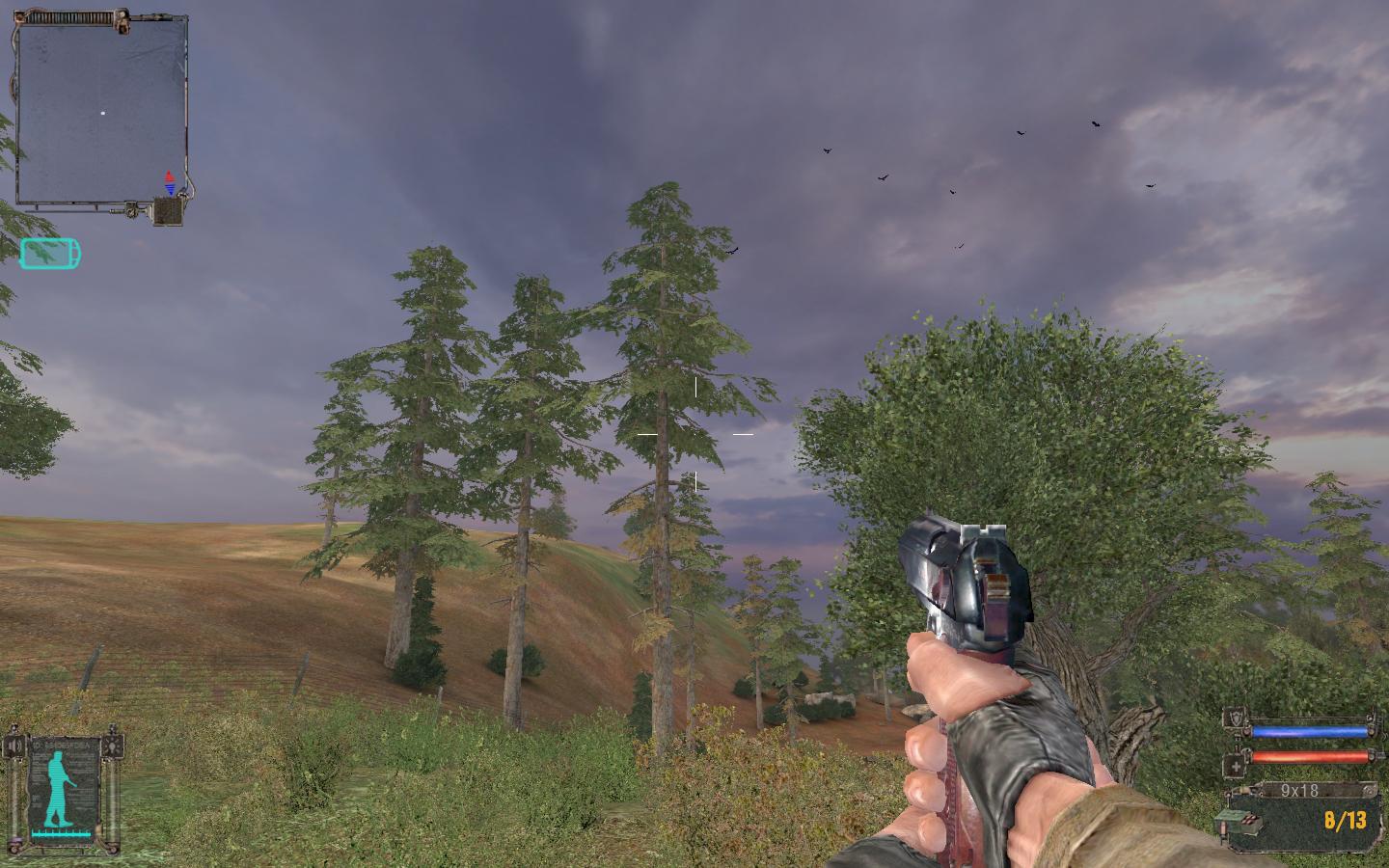Image resolution: width=1389 pixels, height=868 pixels.
Task: Select the cyan battery charge icon
Action: point(50,254)
